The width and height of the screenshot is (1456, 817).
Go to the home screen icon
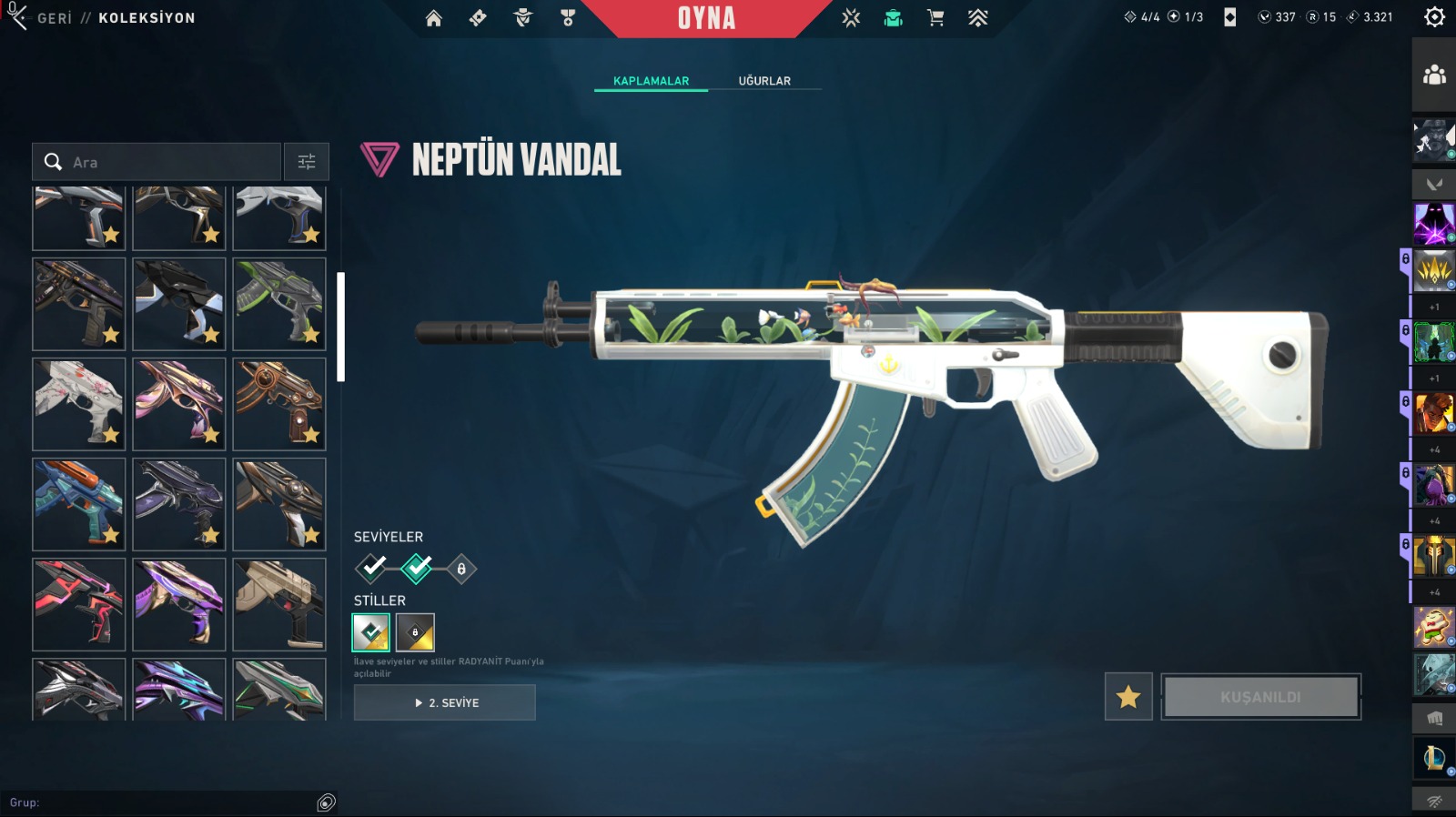coord(434,18)
